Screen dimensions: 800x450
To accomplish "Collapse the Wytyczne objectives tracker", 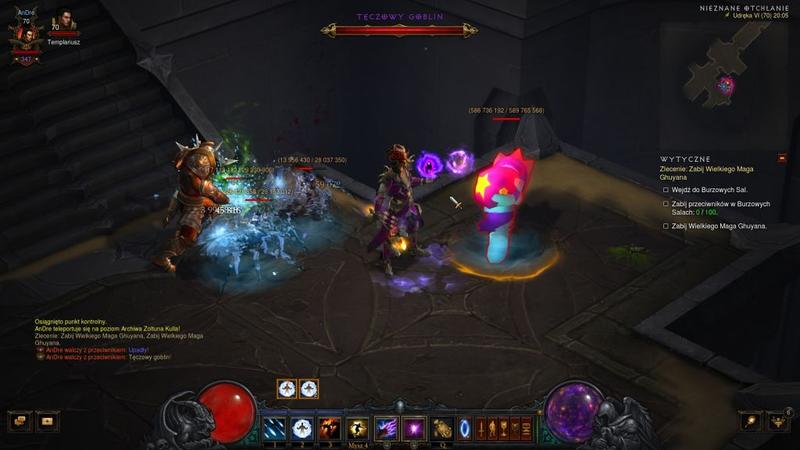I will pyautogui.click(x=782, y=158).
